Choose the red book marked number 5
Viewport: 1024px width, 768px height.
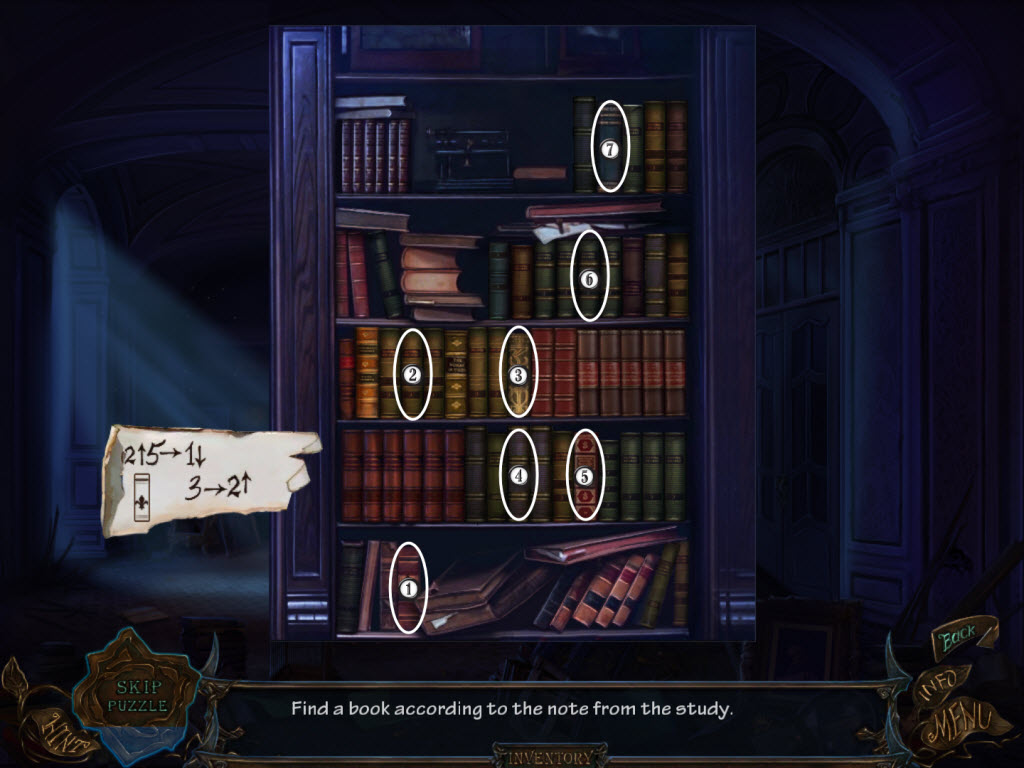[x=585, y=475]
